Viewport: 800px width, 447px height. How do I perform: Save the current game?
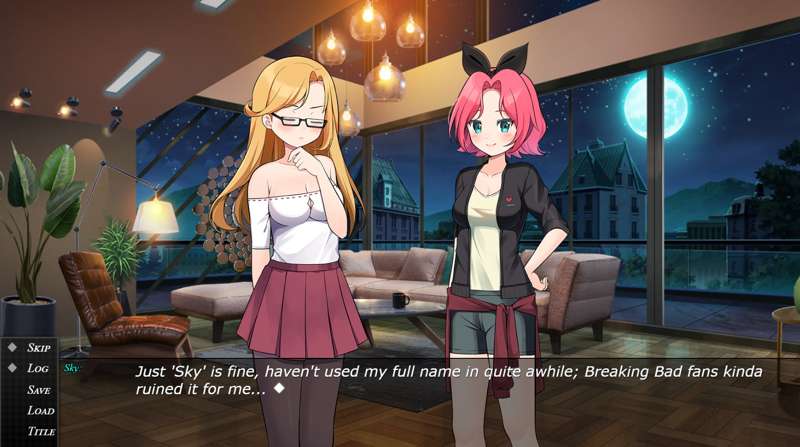pos(39,390)
